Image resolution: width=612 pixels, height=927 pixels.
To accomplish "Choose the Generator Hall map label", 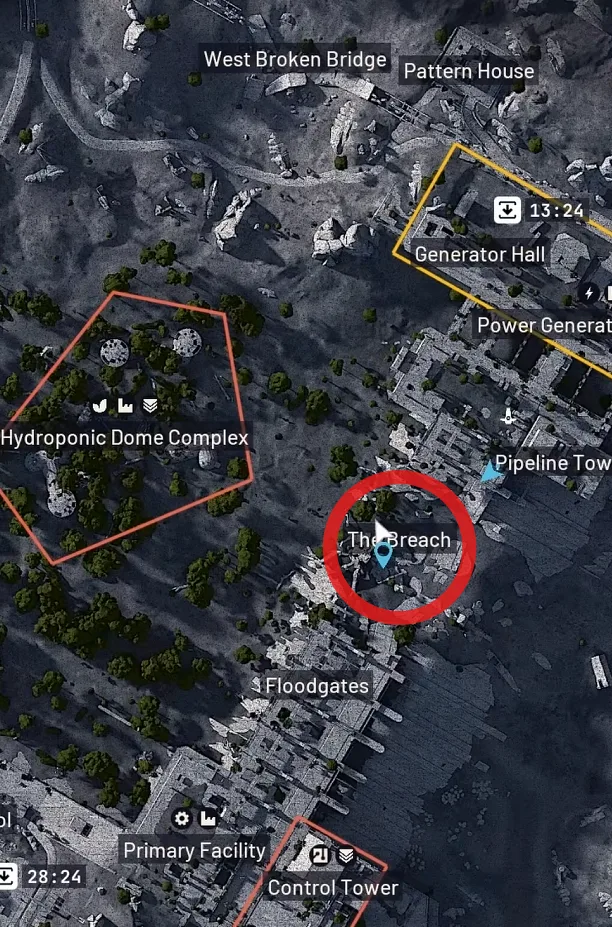I will (480, 254).
